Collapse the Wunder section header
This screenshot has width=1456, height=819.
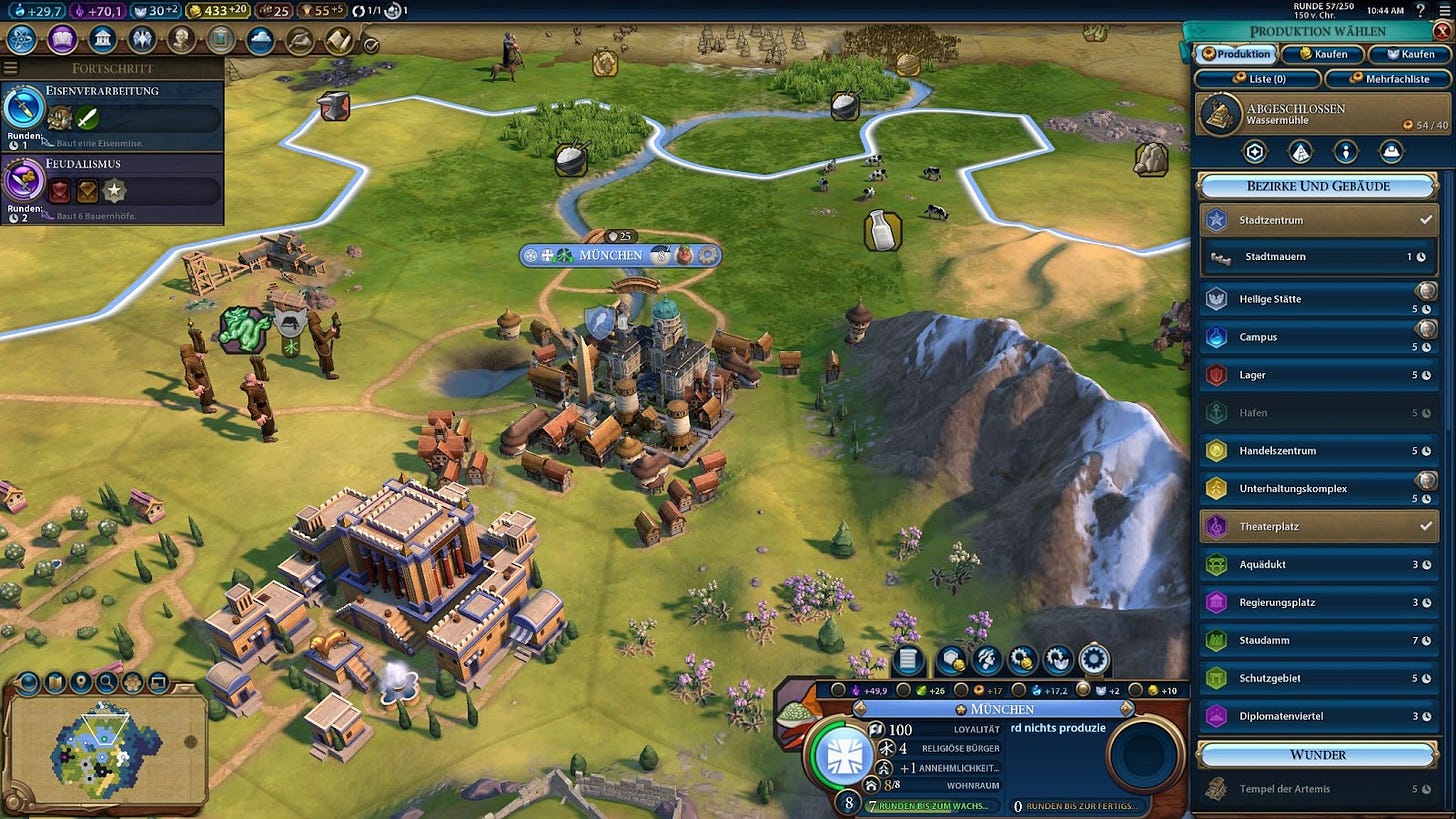[x=1318, y=755]
